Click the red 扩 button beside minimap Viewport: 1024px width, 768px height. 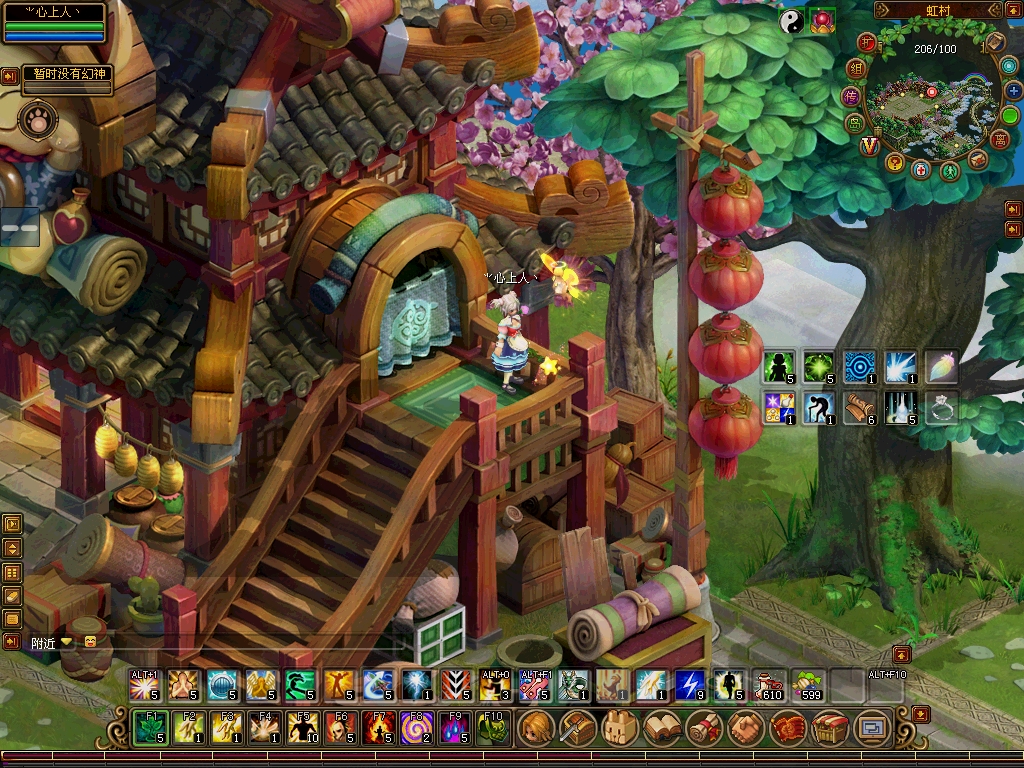tap(868, 43)
